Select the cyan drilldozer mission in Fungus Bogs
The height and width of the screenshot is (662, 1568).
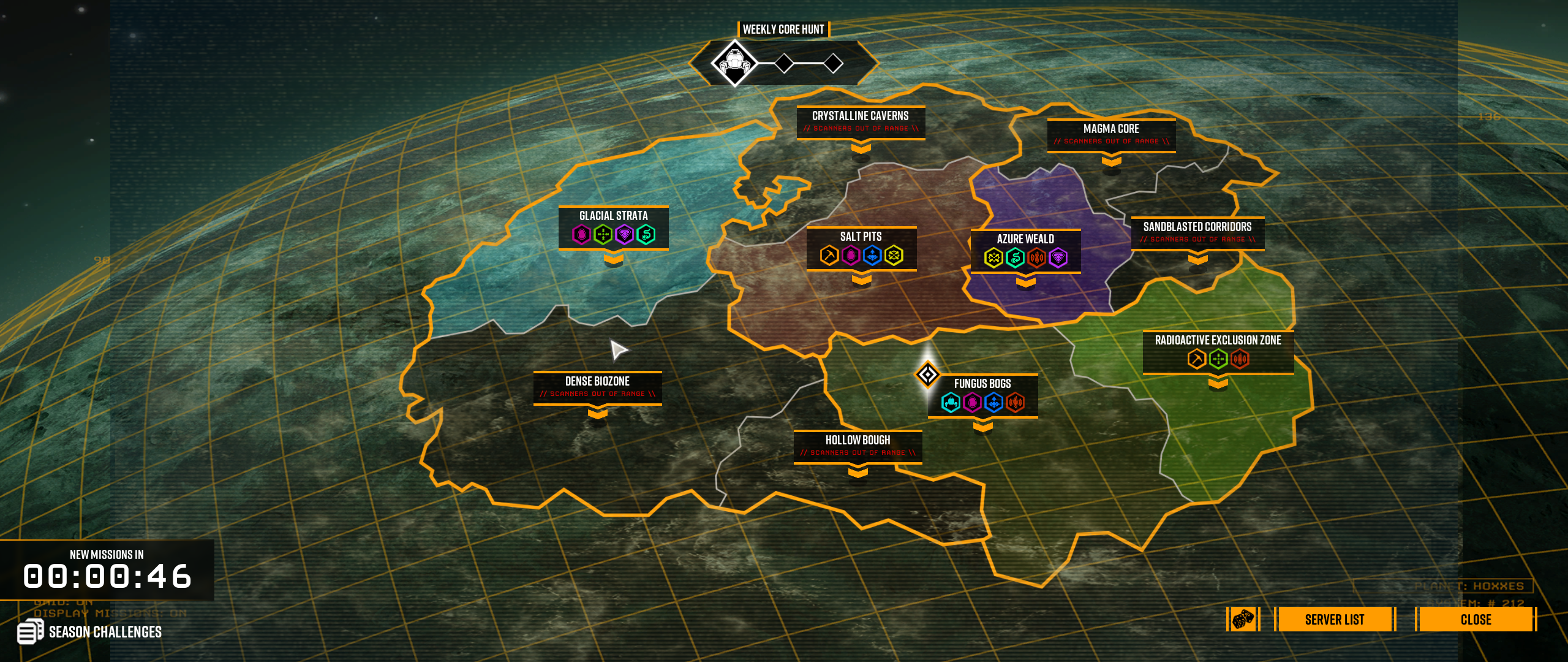[x=951, y=403]
